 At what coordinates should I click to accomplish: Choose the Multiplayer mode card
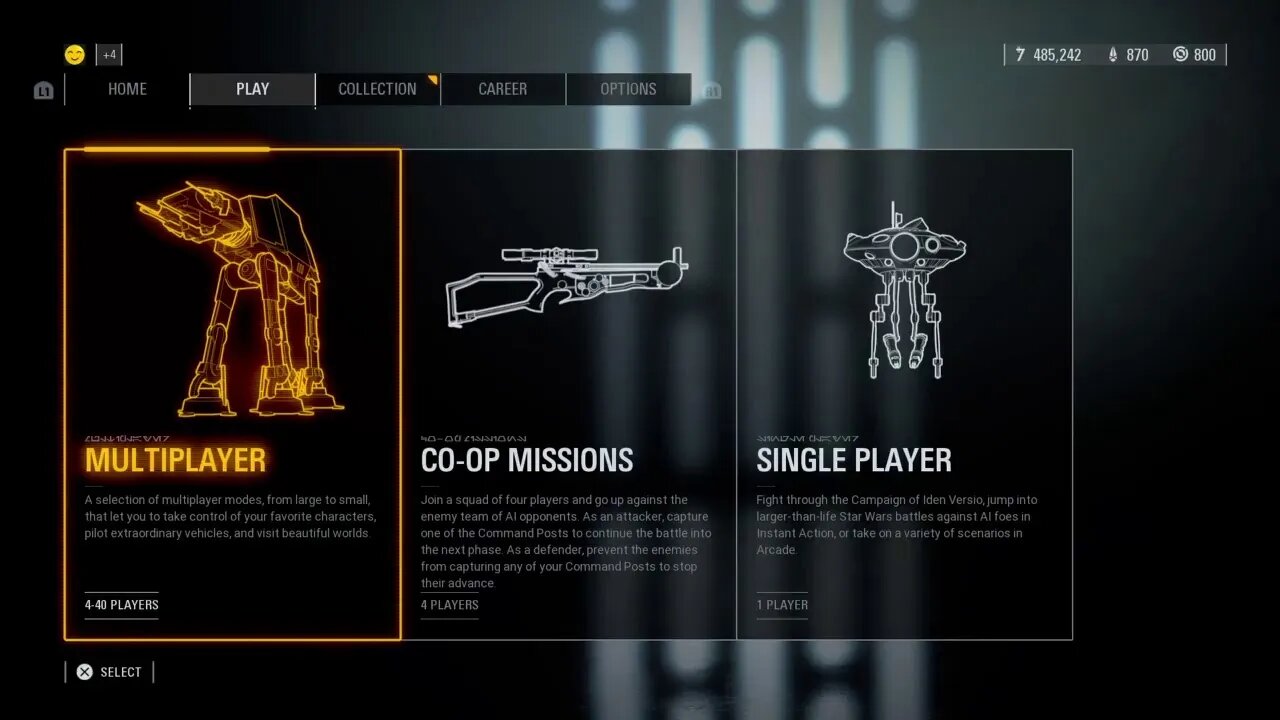233,394
